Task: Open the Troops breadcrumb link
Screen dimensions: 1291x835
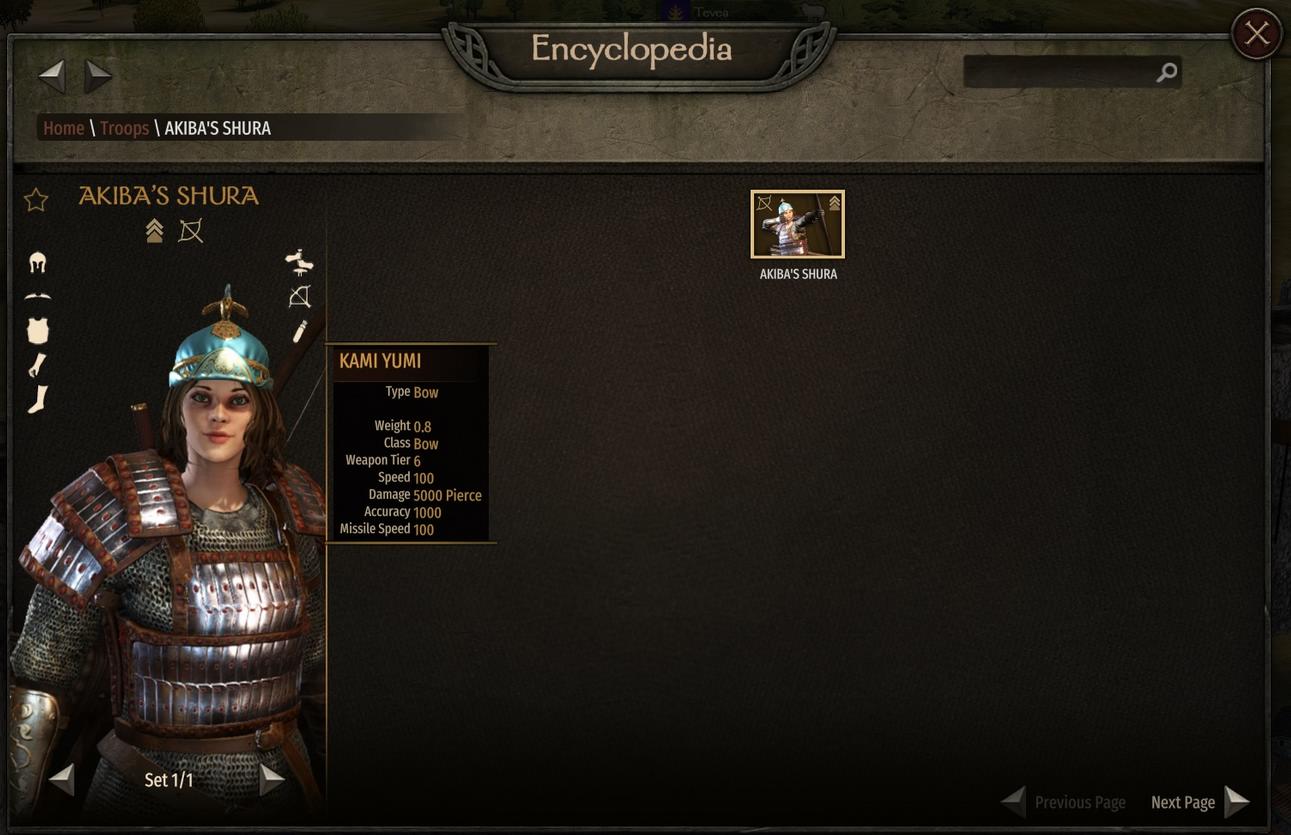Action: pos(124,128)
